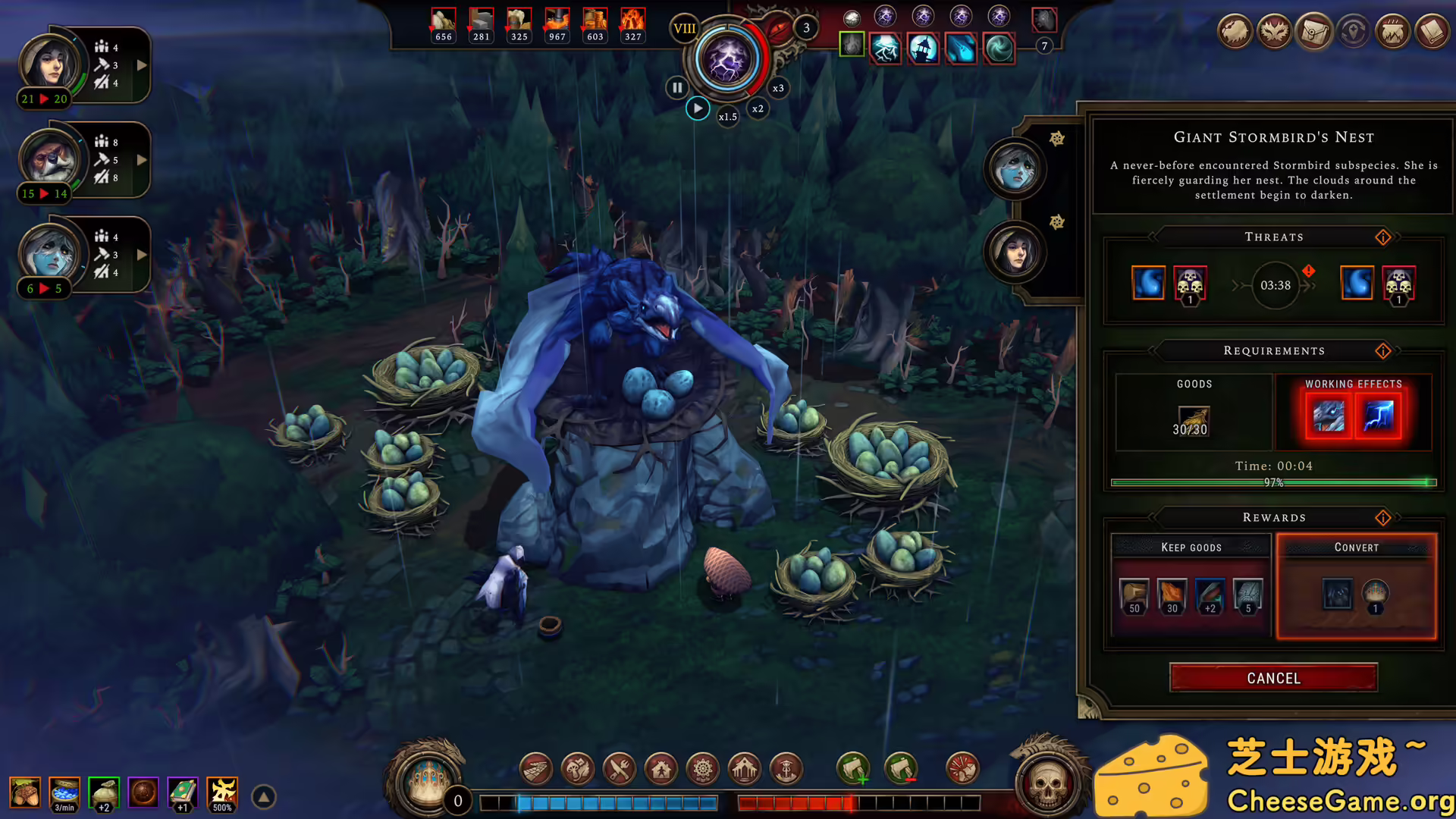Switch game speed to x2
Image resolution: width=1456 pixels, height=819 pixels.
(758, 108)
